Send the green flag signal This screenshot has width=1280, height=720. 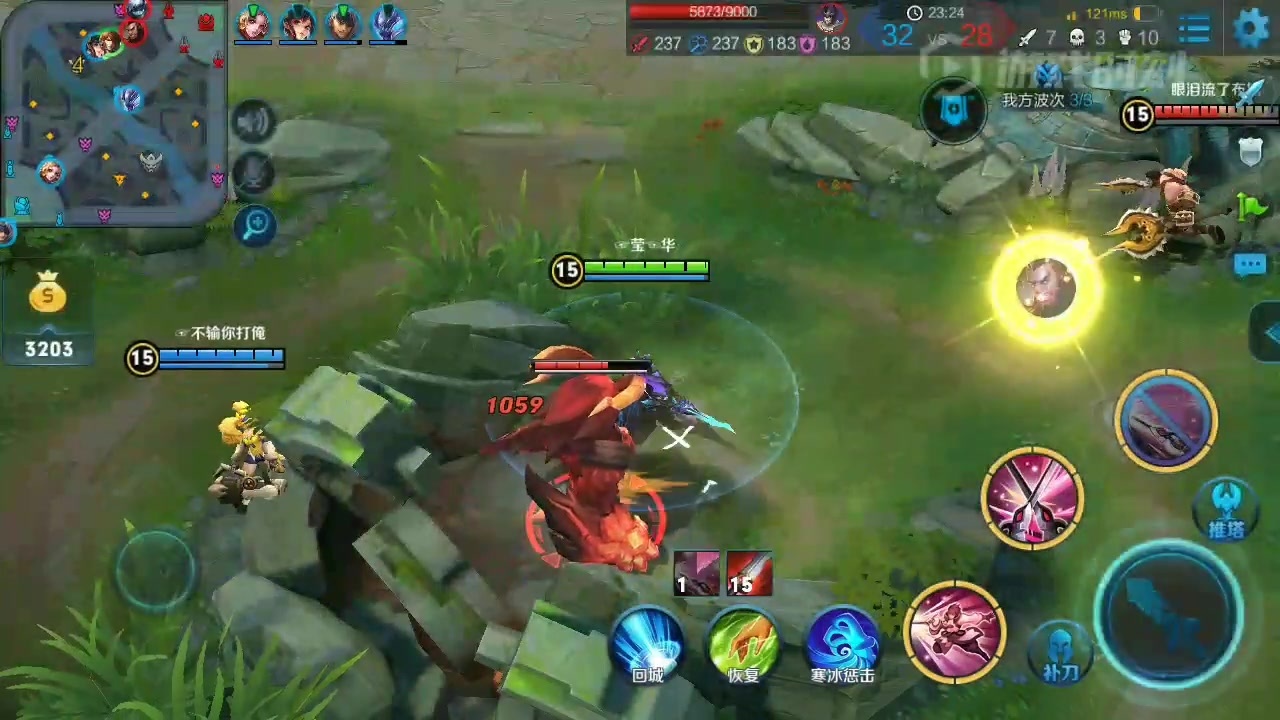(x=1250, y=206)
